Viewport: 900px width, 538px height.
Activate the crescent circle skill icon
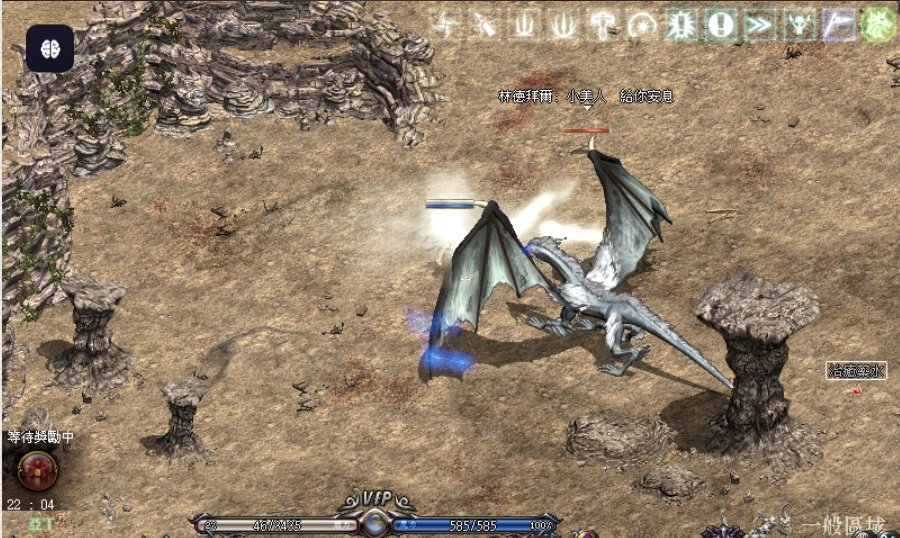point(641,25)
